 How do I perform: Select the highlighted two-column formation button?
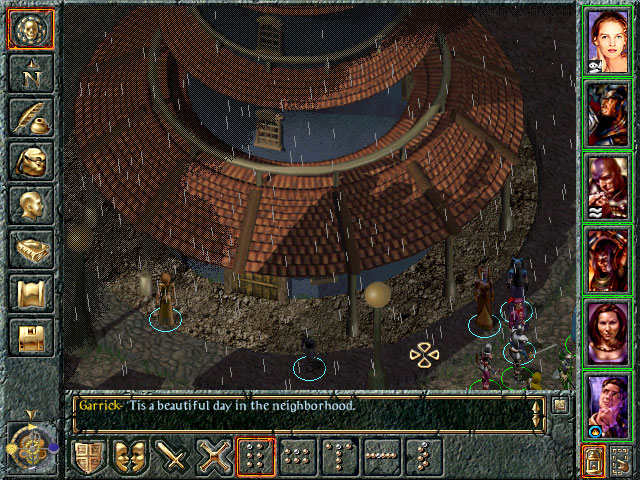pos(257,456)
